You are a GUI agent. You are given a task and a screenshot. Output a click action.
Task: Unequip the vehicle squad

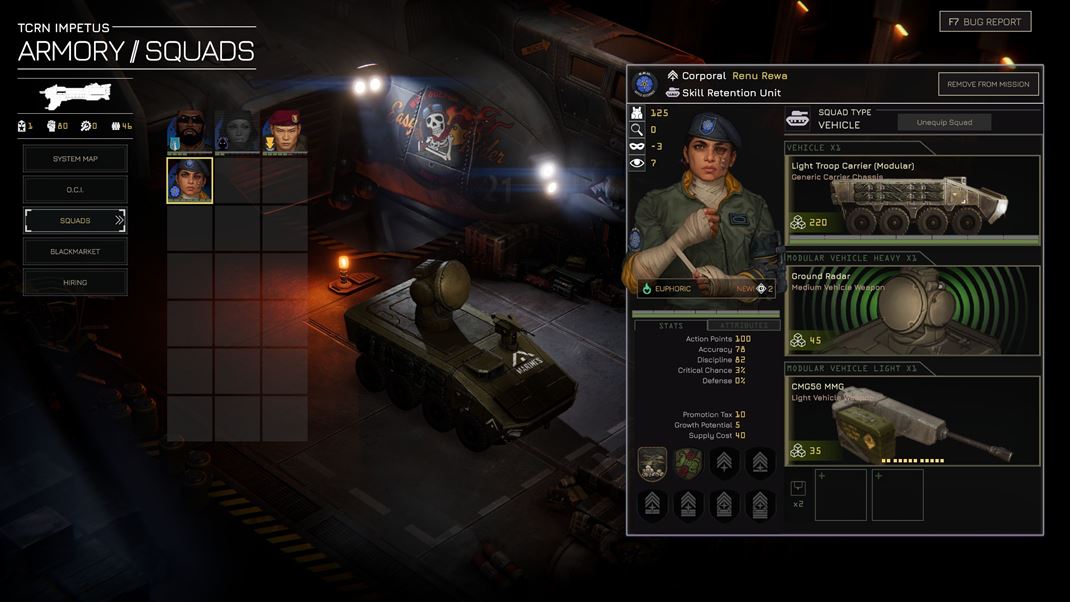[938, 122]
